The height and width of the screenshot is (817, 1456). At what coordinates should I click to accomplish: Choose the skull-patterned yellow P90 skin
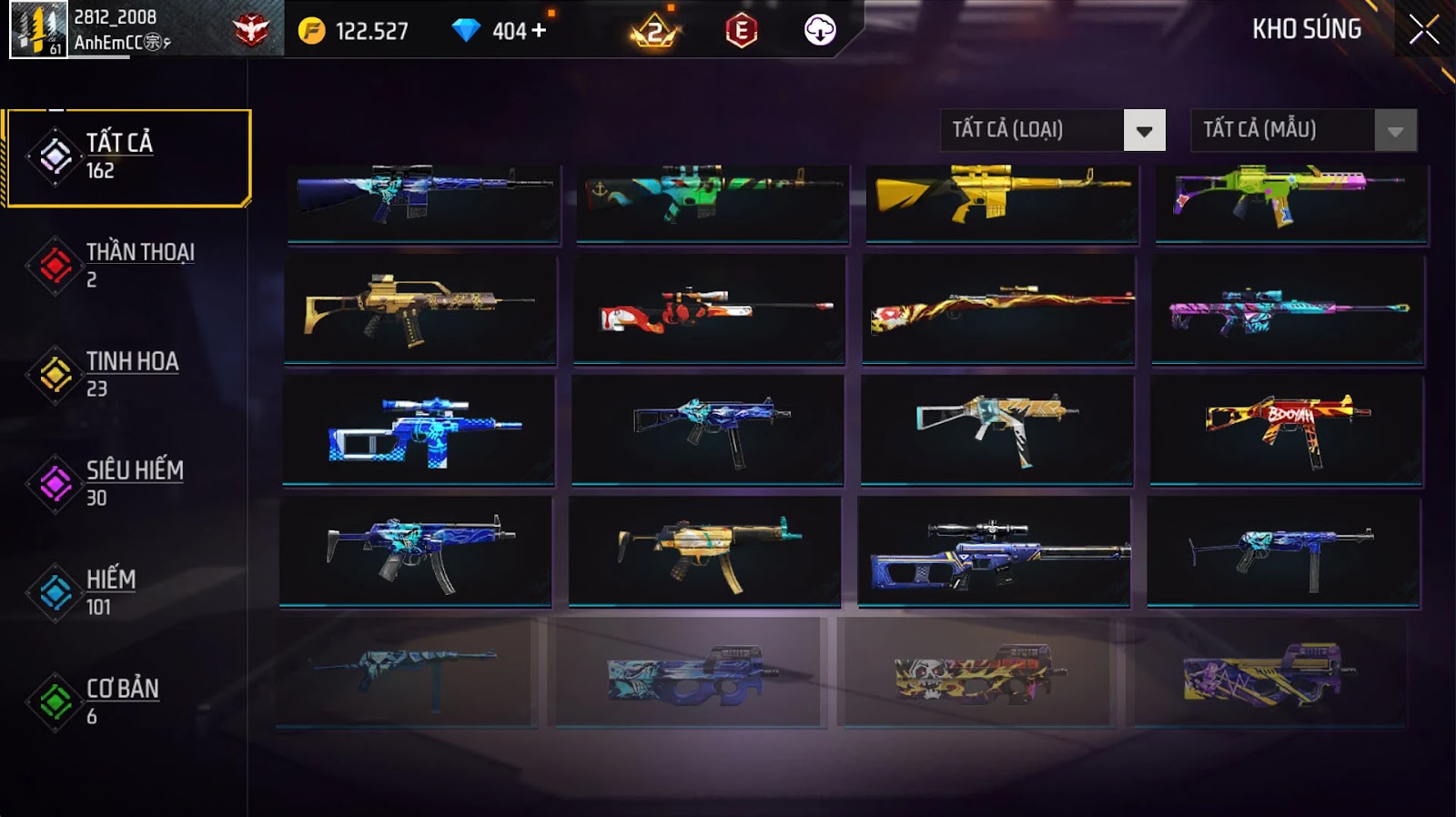pos(977,673)
